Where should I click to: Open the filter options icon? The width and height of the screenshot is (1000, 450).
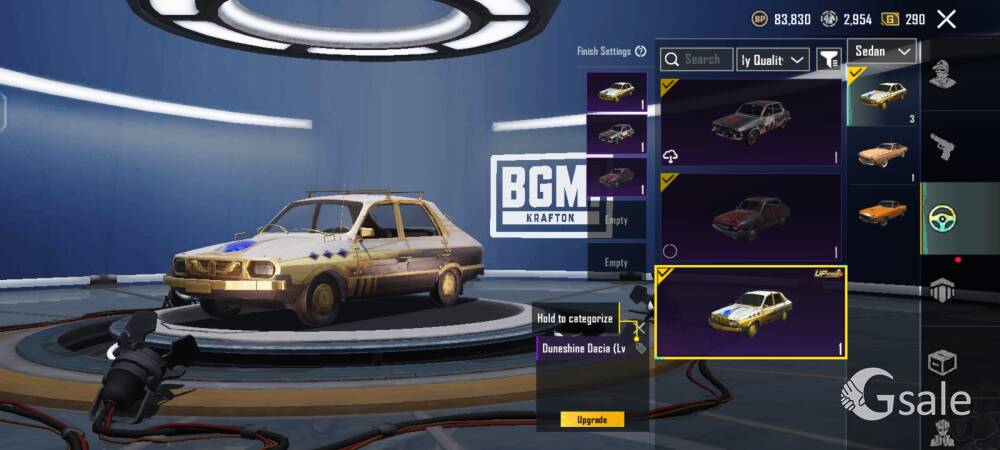point(828,60)
